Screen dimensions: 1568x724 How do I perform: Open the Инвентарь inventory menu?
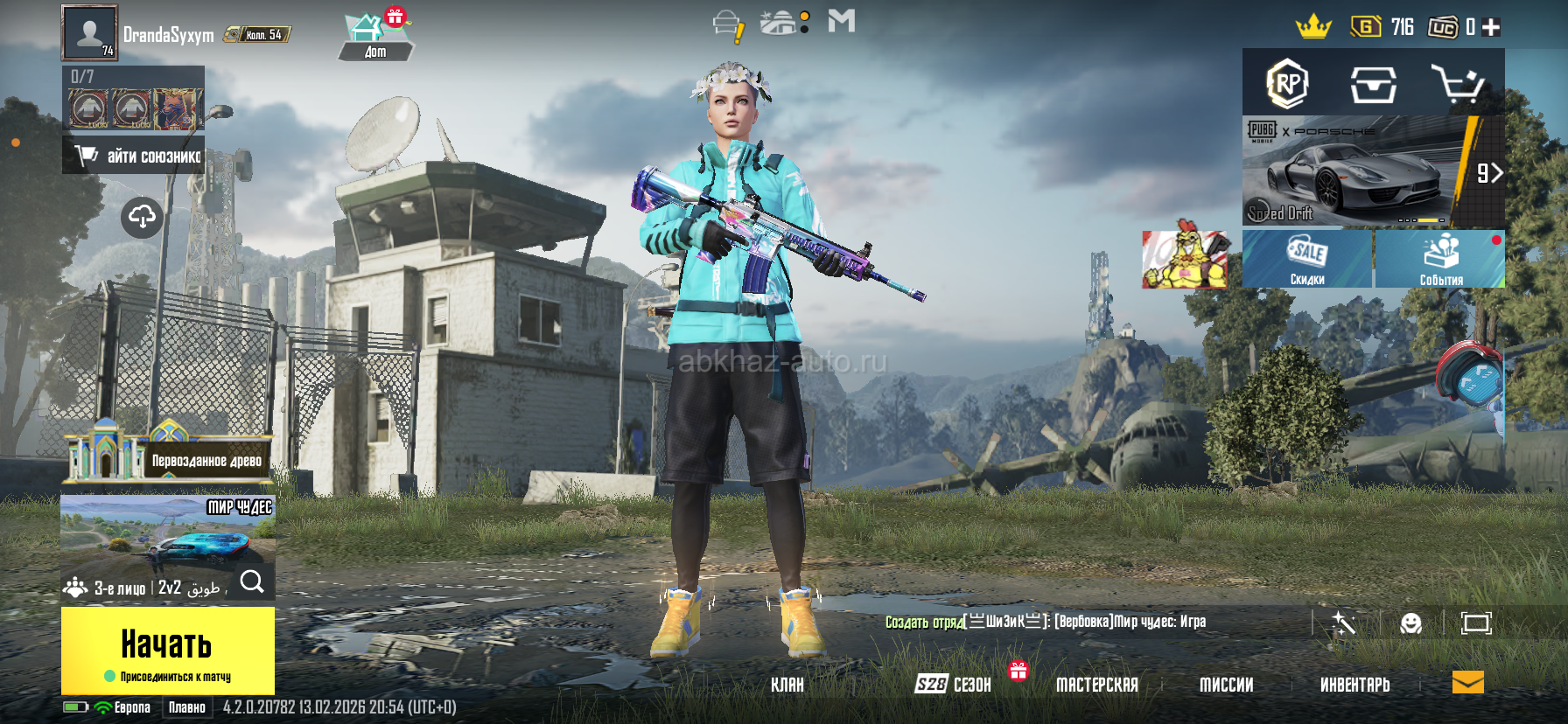click(1354, 685)
